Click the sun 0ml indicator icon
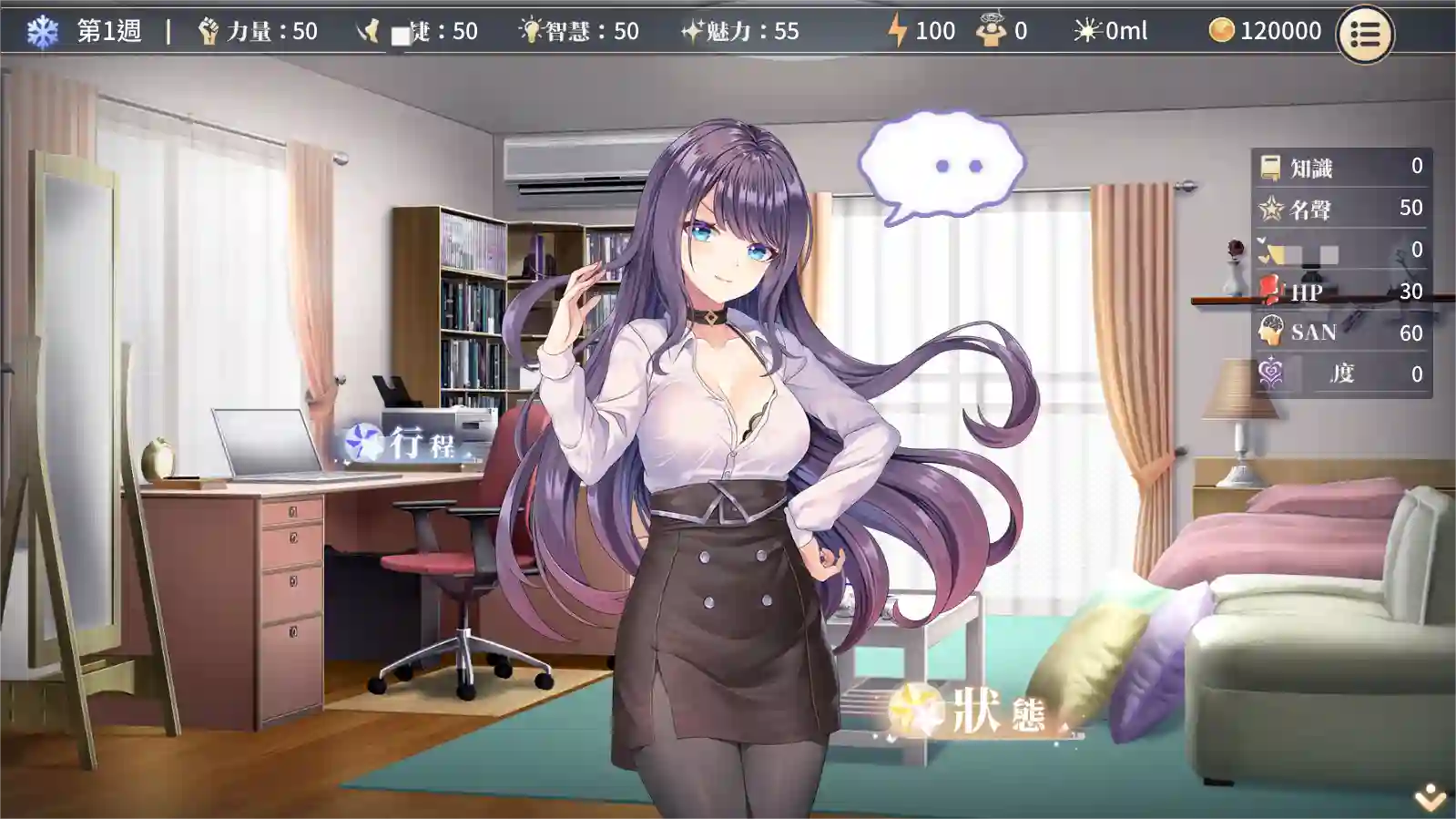This screenshot has height=819, width=1456. (1085, 29)
